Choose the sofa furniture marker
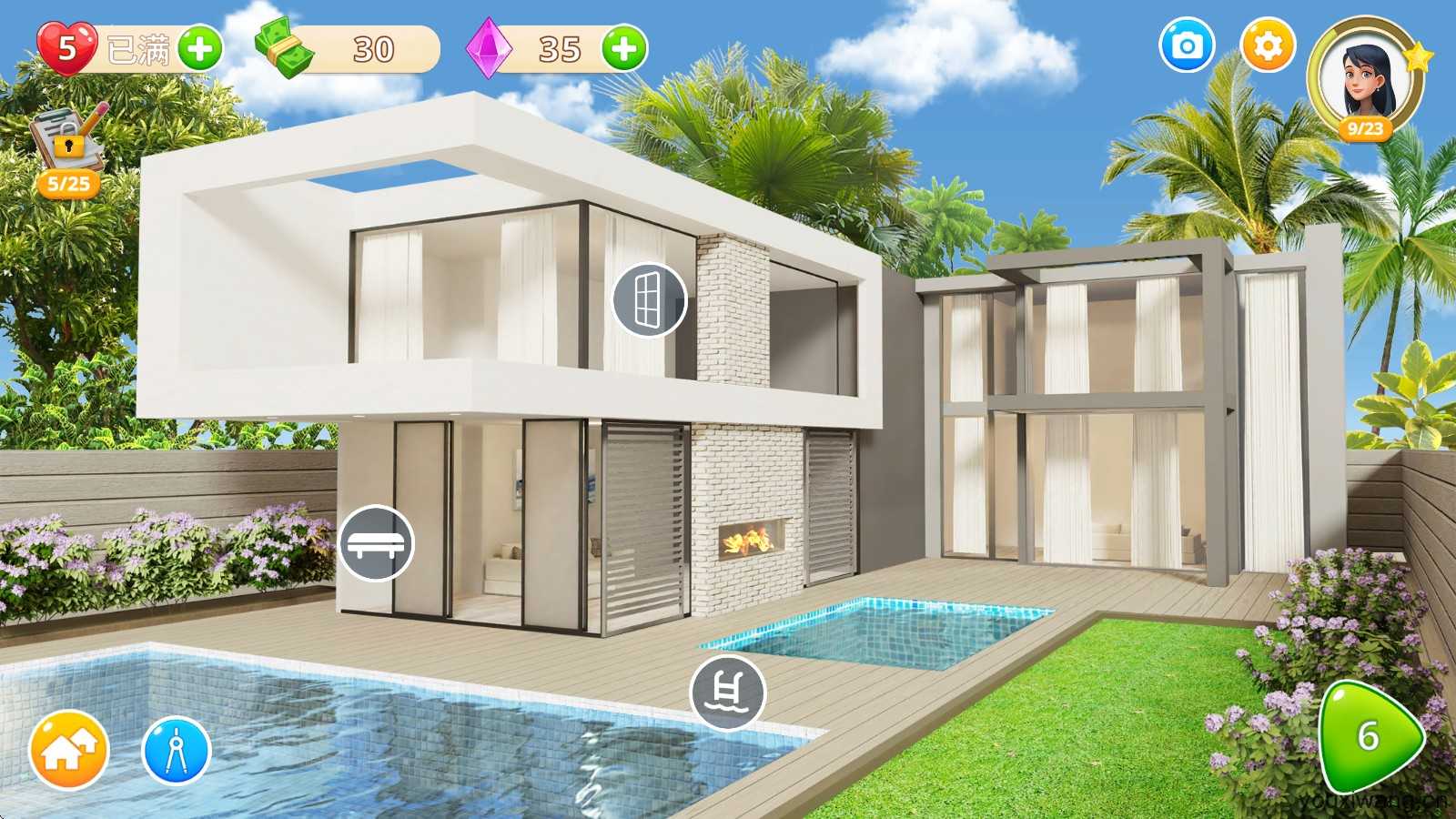Viewport: 1456px width, 819px height. [x=377, y=543]
